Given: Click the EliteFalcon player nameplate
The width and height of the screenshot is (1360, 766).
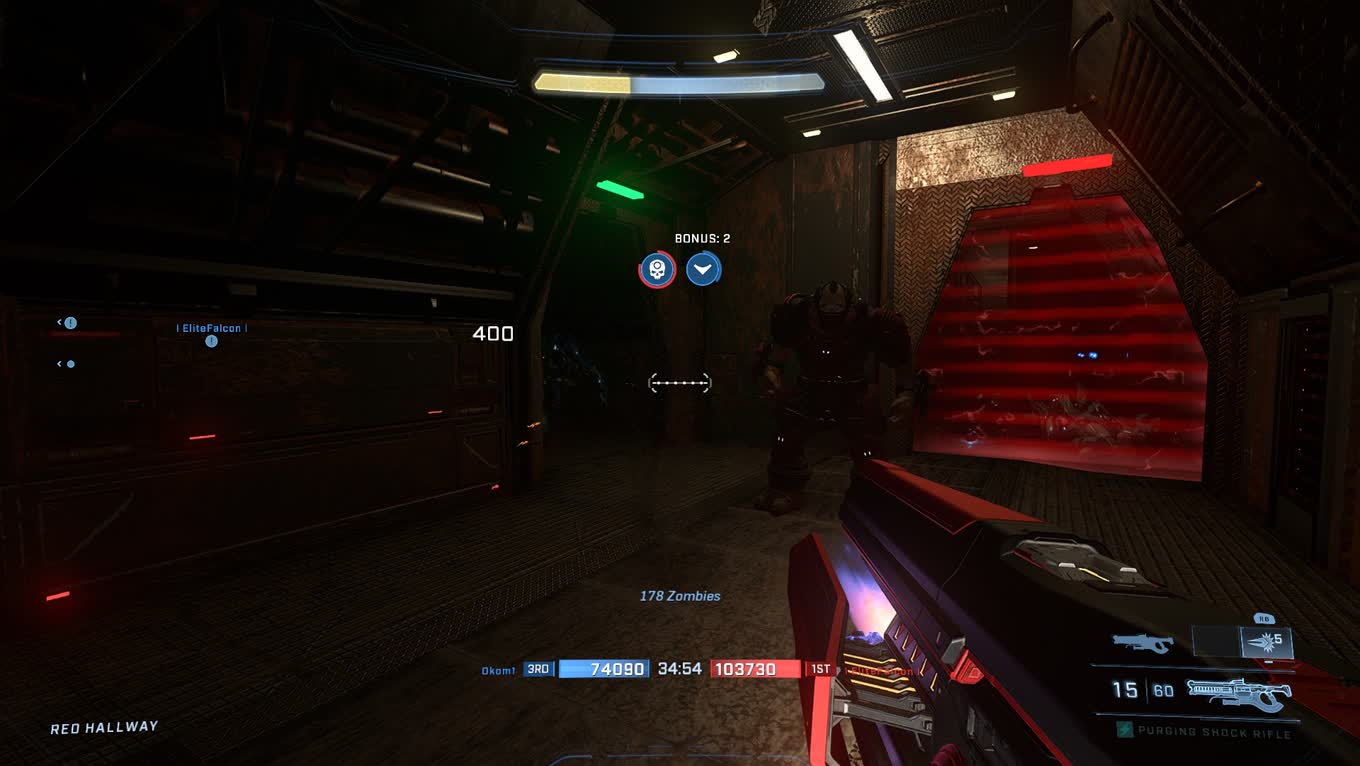Looking at the screenshot, I should click(212, 328).
